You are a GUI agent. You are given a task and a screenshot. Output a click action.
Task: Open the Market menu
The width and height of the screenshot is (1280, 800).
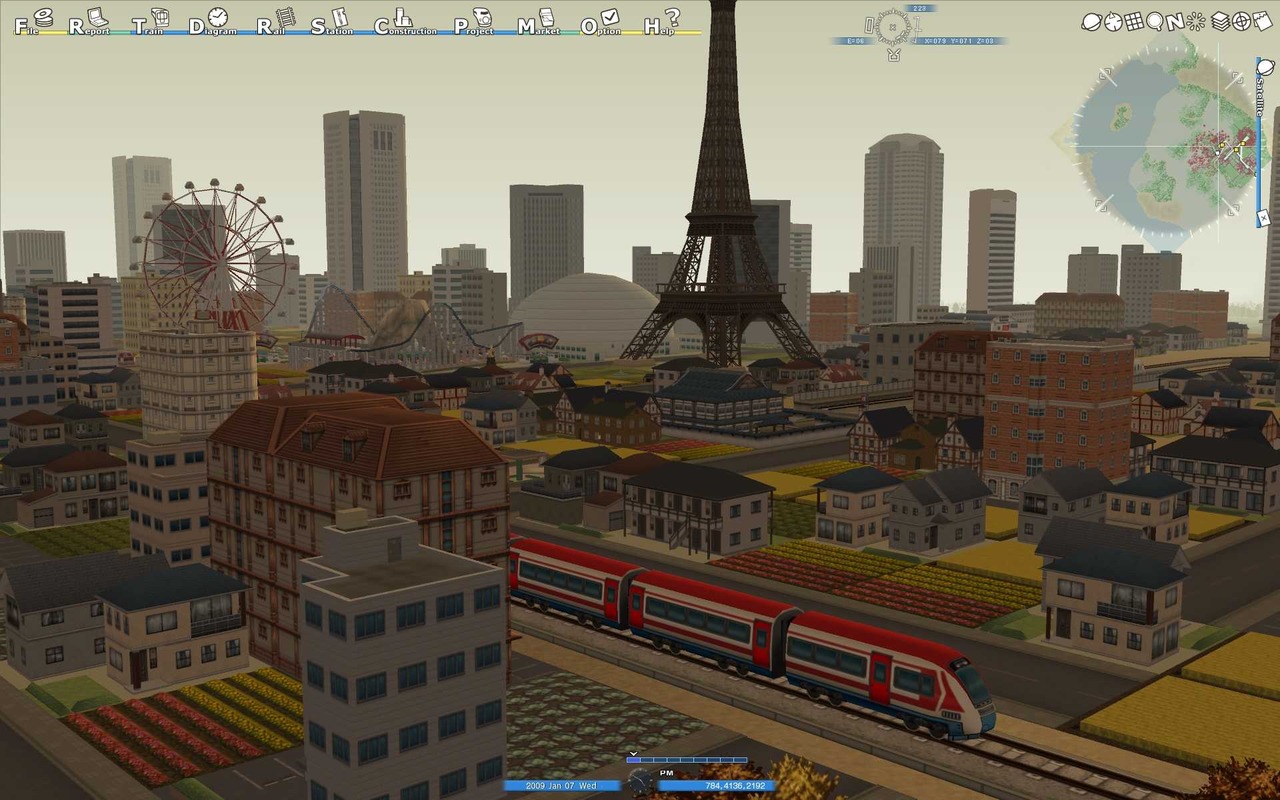tap(538, 22)
